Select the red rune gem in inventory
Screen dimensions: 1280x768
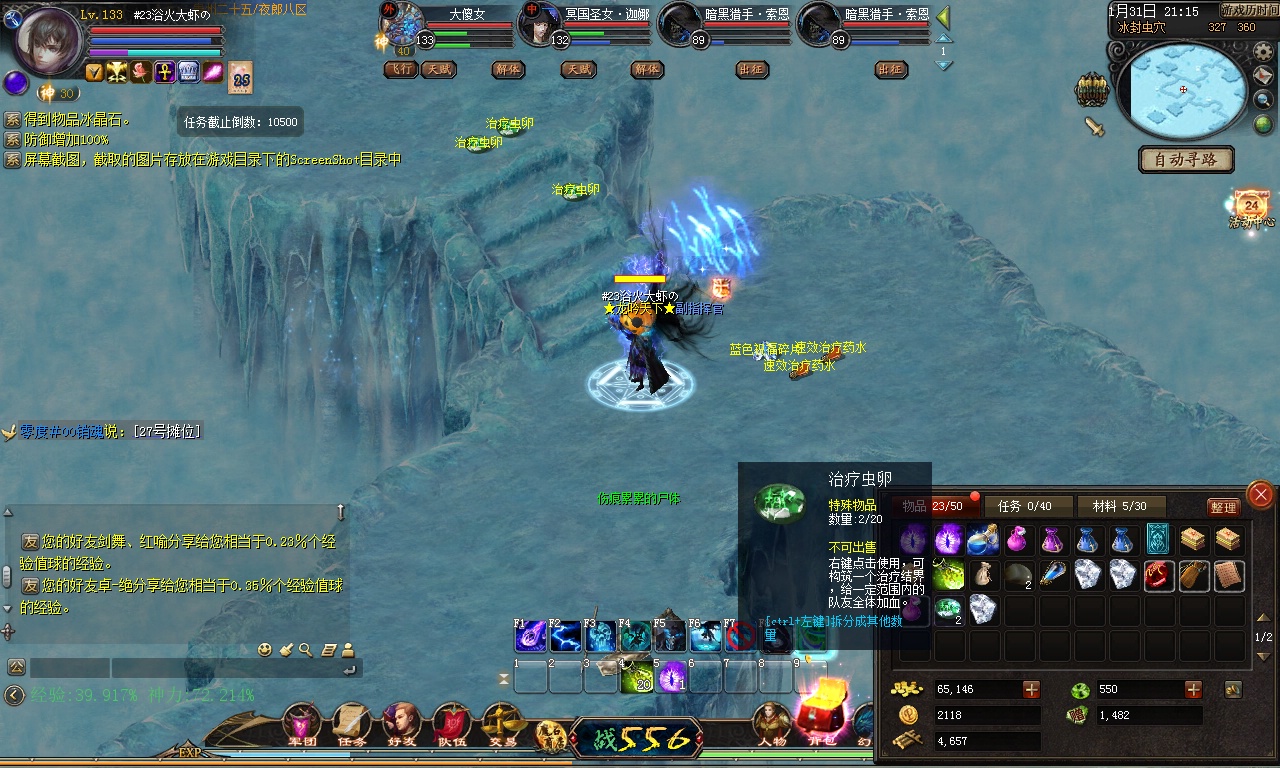click(1158, 575)
